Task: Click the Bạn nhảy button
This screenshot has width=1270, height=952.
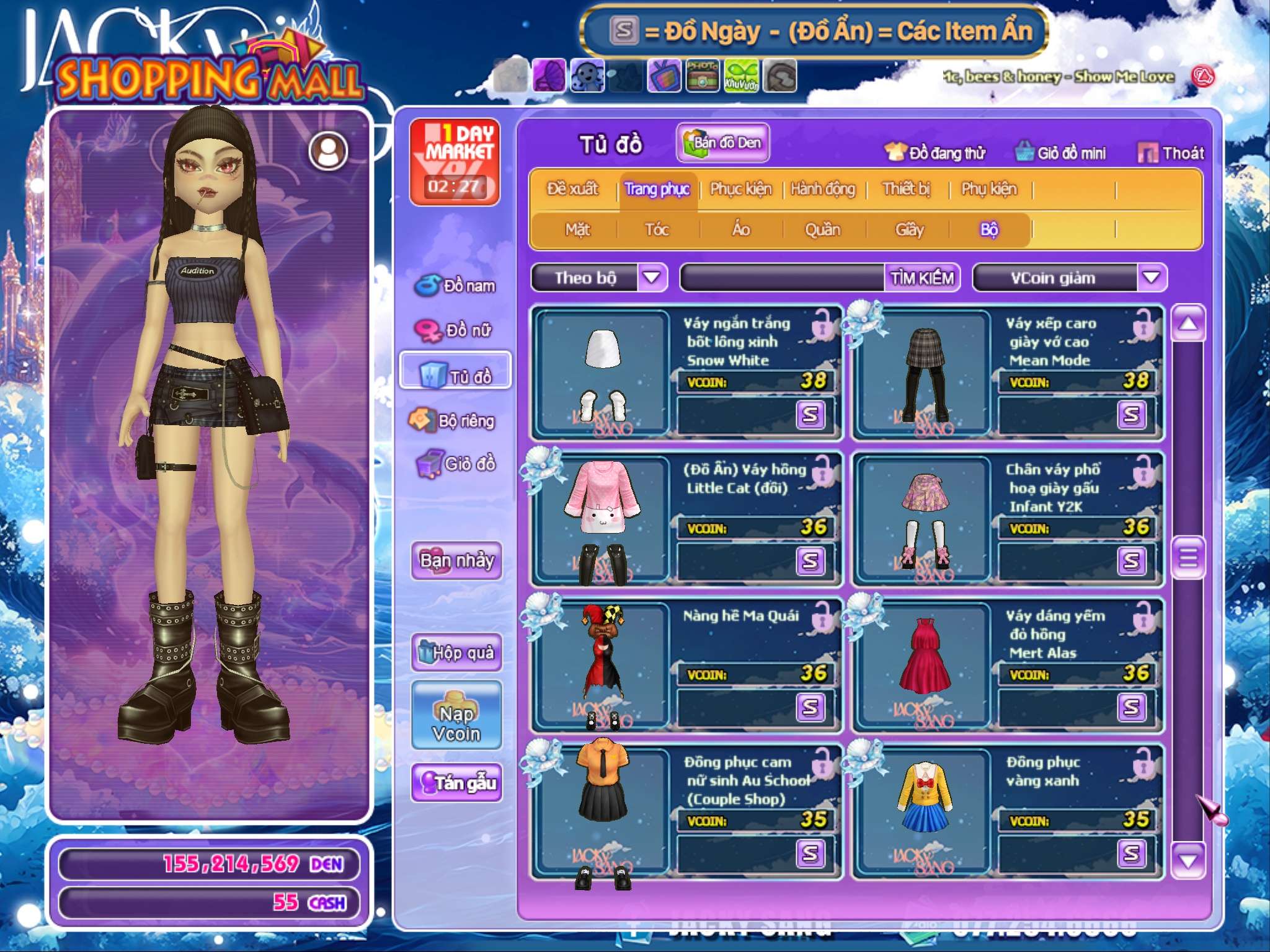Action: click(456, 560)
